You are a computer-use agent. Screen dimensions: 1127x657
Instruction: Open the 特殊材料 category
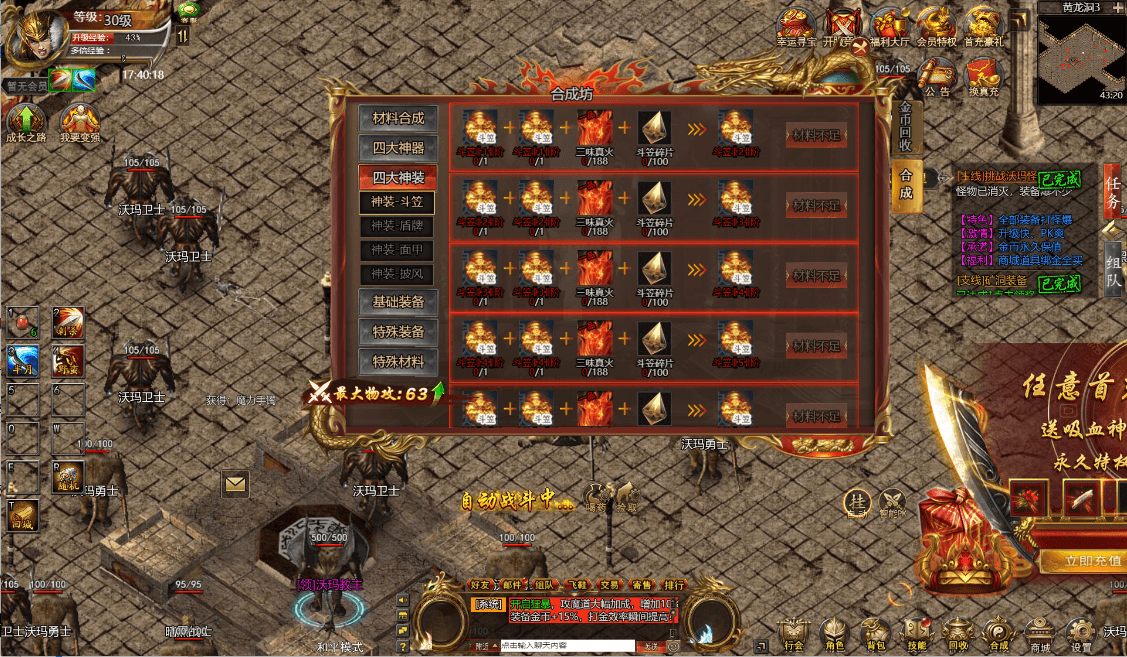398,362
